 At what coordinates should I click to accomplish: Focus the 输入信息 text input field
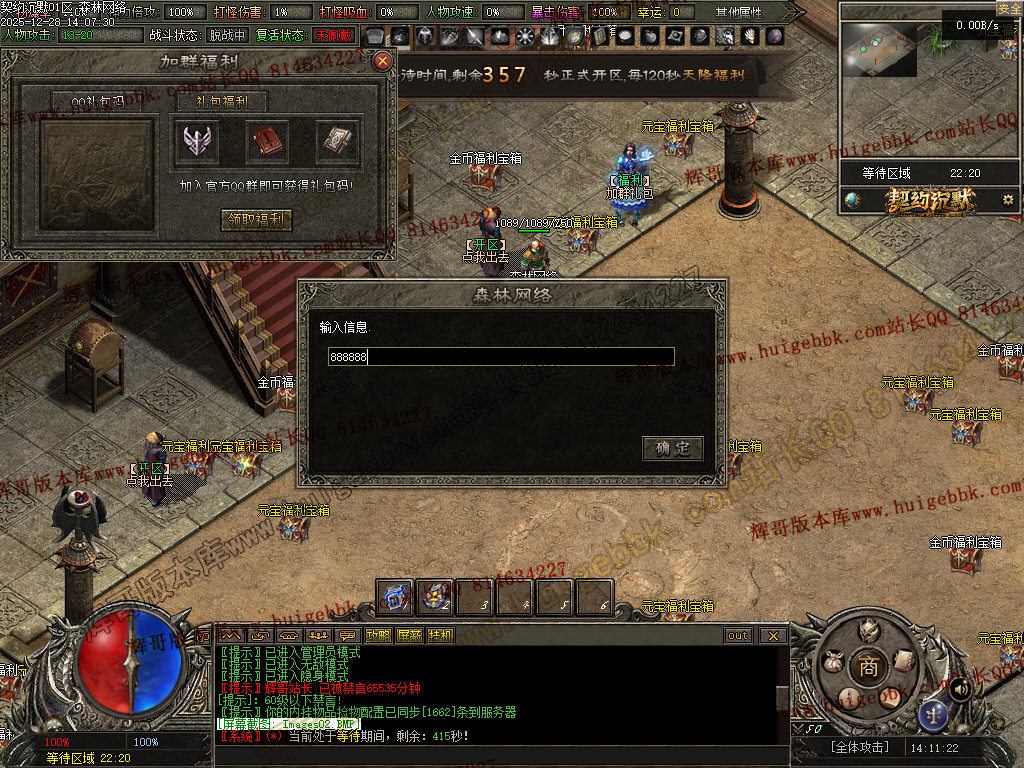click(501, 357)
